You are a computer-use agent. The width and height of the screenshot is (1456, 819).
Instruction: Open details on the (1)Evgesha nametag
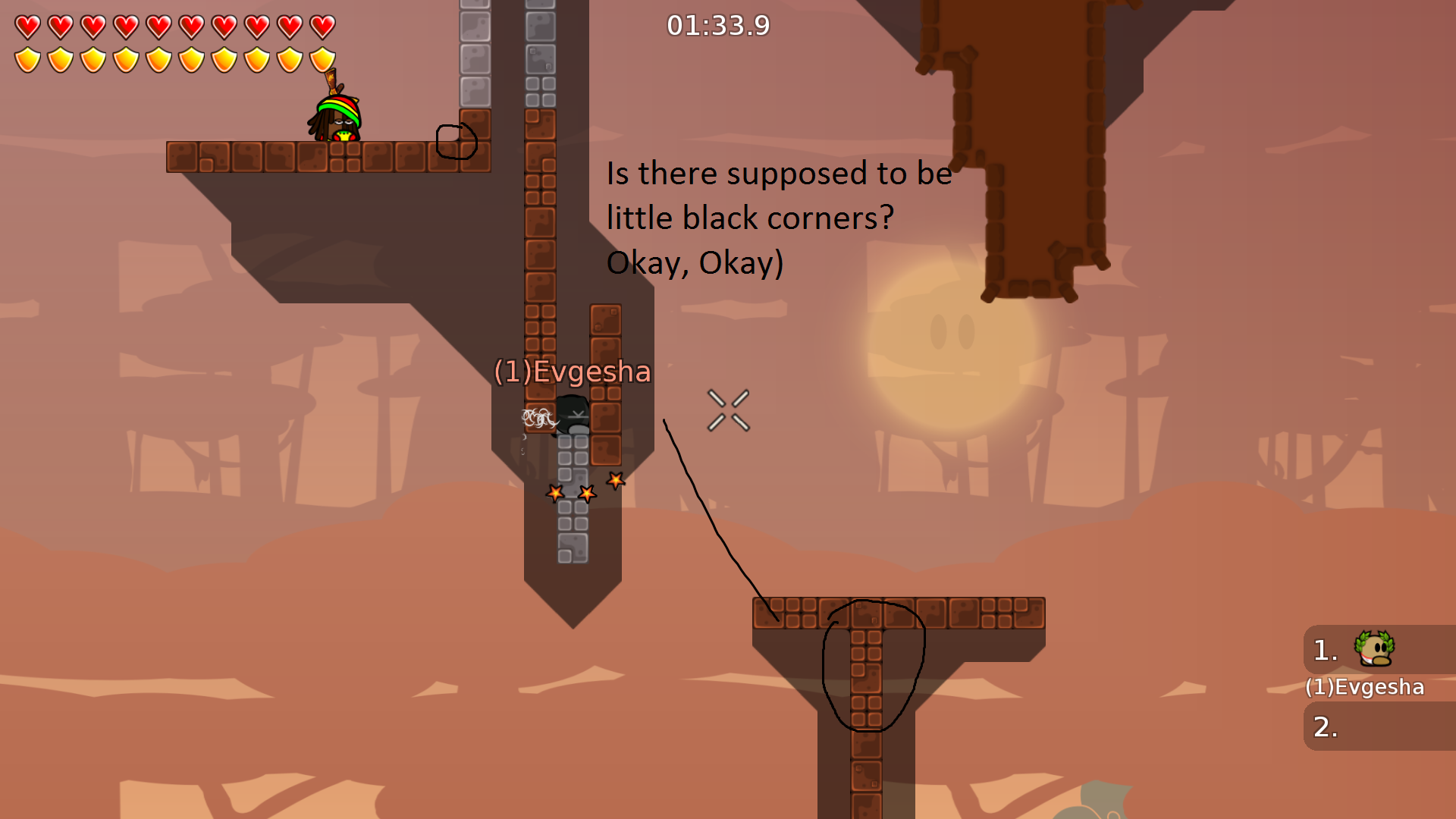[572, 372]
